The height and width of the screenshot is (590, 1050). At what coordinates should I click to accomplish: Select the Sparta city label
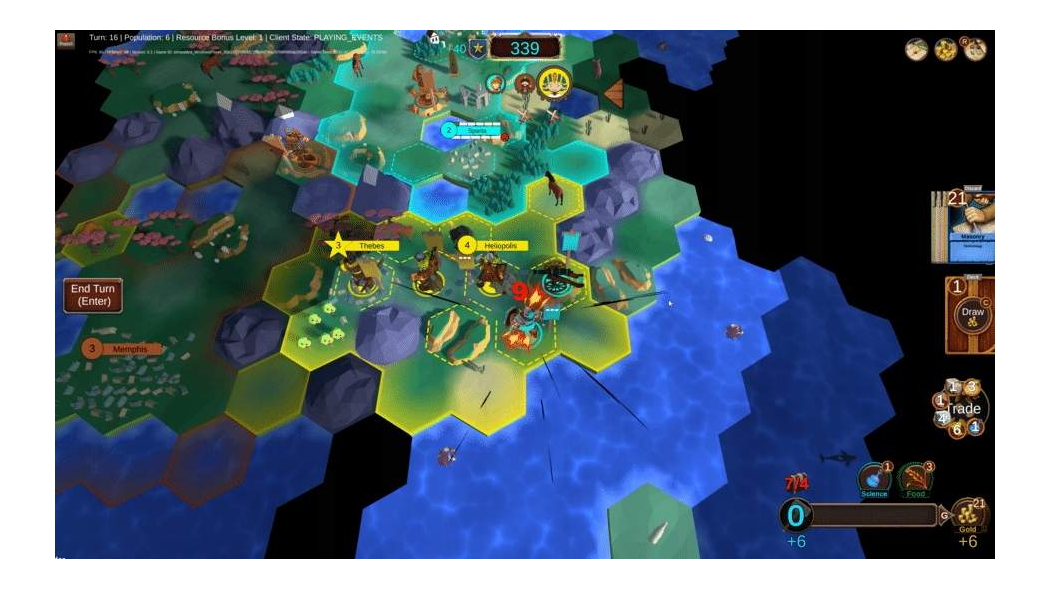pos(477,130)
